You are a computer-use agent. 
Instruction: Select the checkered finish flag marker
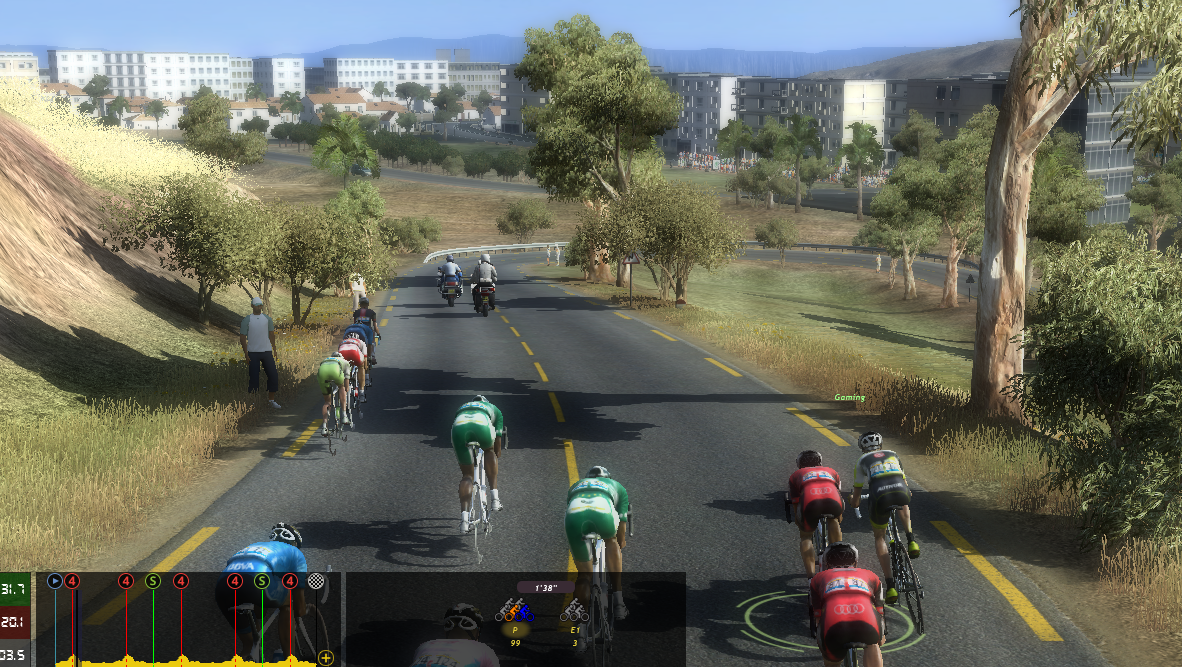pos(317,580)
